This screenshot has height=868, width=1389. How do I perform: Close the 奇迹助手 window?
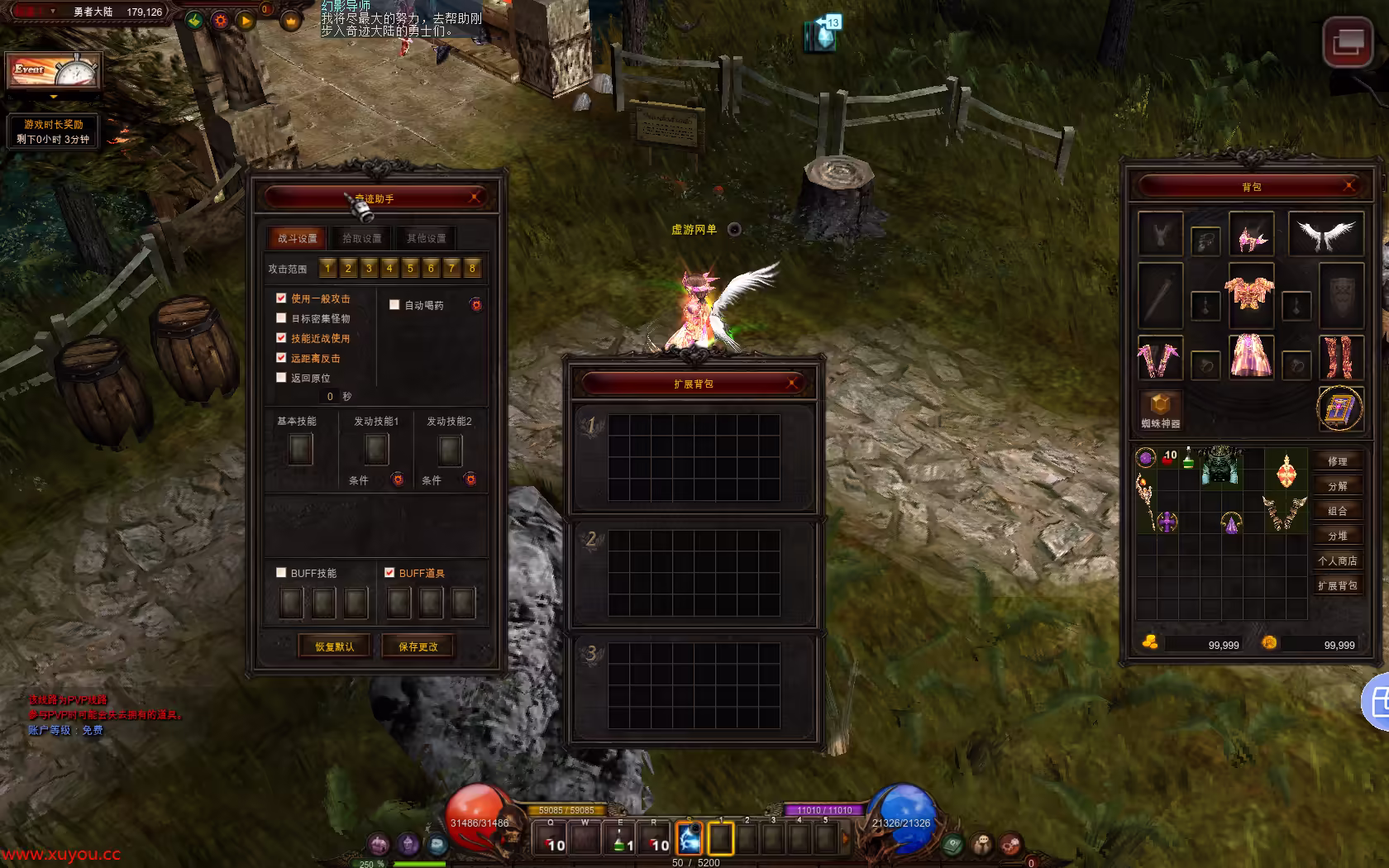coord(475,198)
